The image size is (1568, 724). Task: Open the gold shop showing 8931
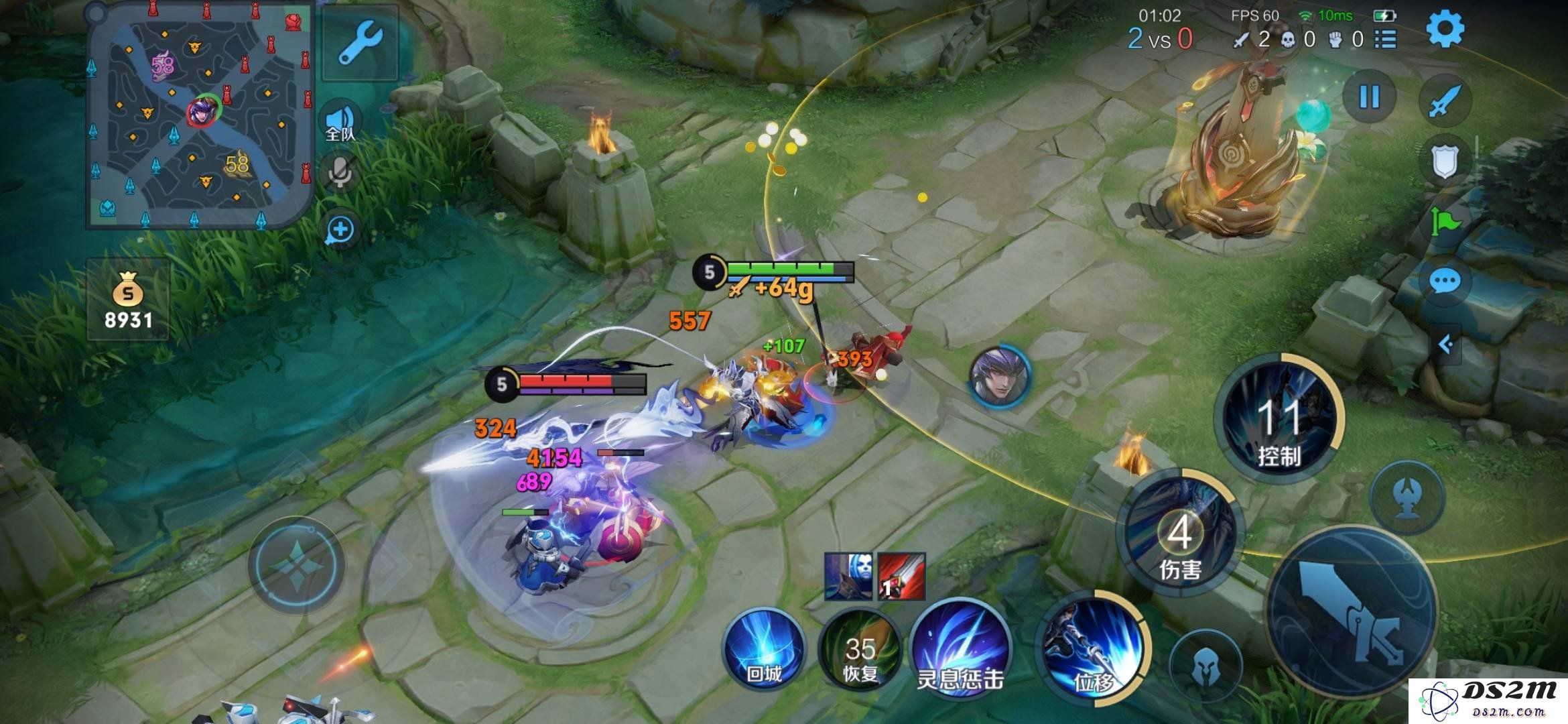click(128, 300)
